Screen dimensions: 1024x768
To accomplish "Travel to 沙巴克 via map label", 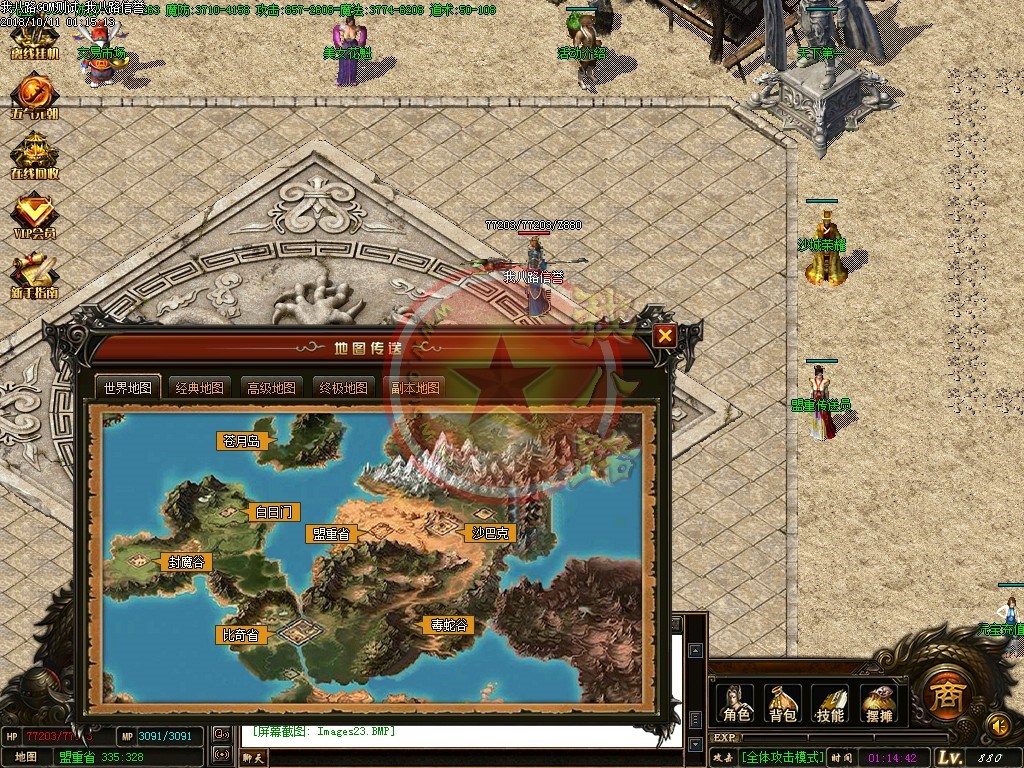I will click(489, 533).
